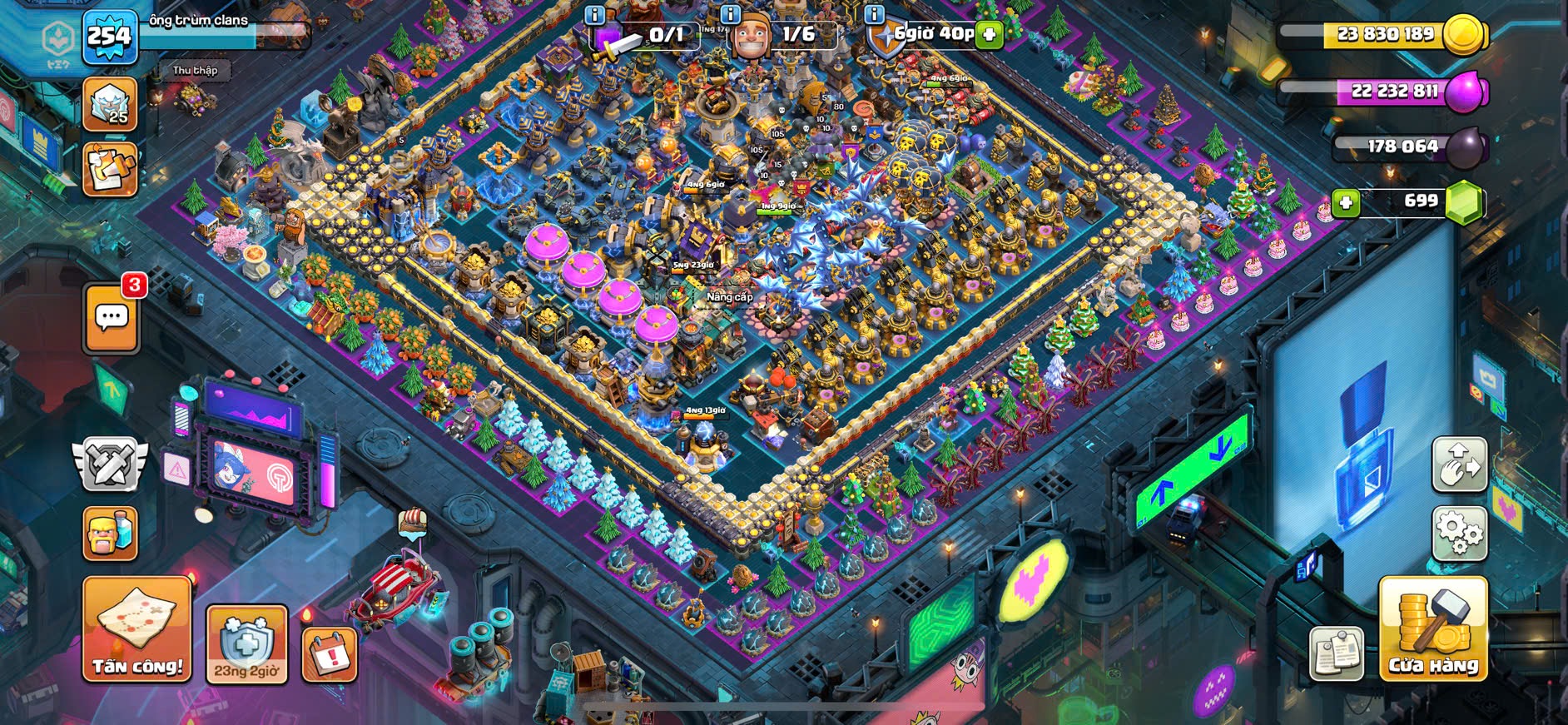
Task: Open the clipboard notes icon
Action: point(1336,653)
